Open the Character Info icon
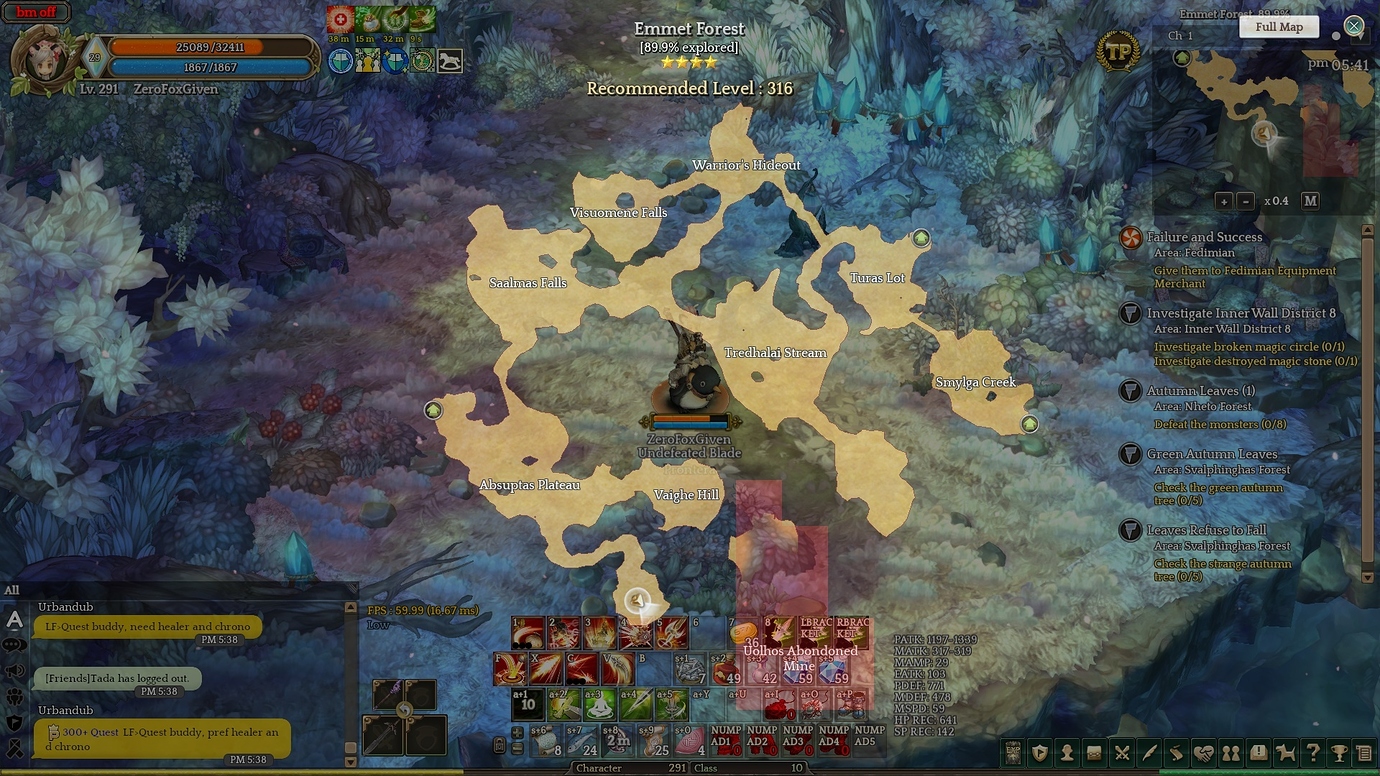Image resolution: width=1380 pixels, height=776 pixels. pyautogui.click(x=1066, y=751)
